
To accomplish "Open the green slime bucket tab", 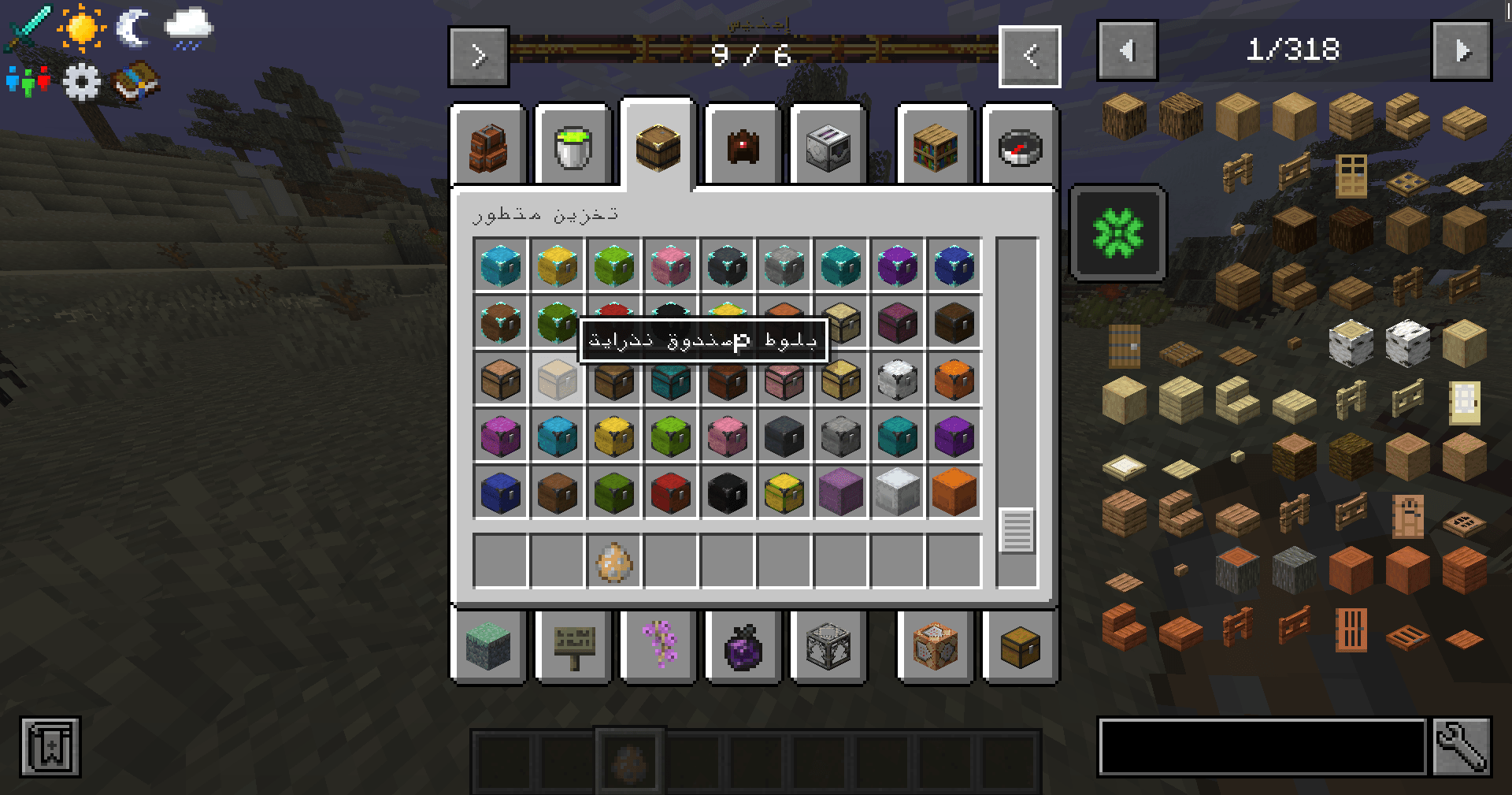I will (x=573, y=147).
